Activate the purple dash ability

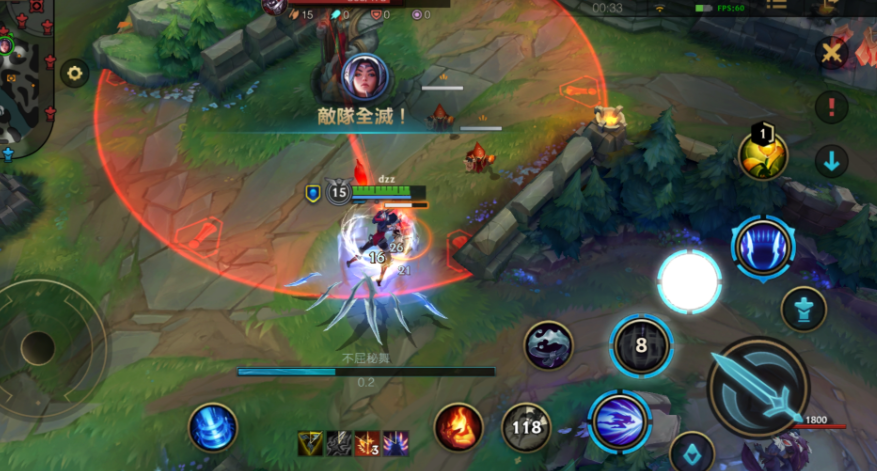(619, 420)
